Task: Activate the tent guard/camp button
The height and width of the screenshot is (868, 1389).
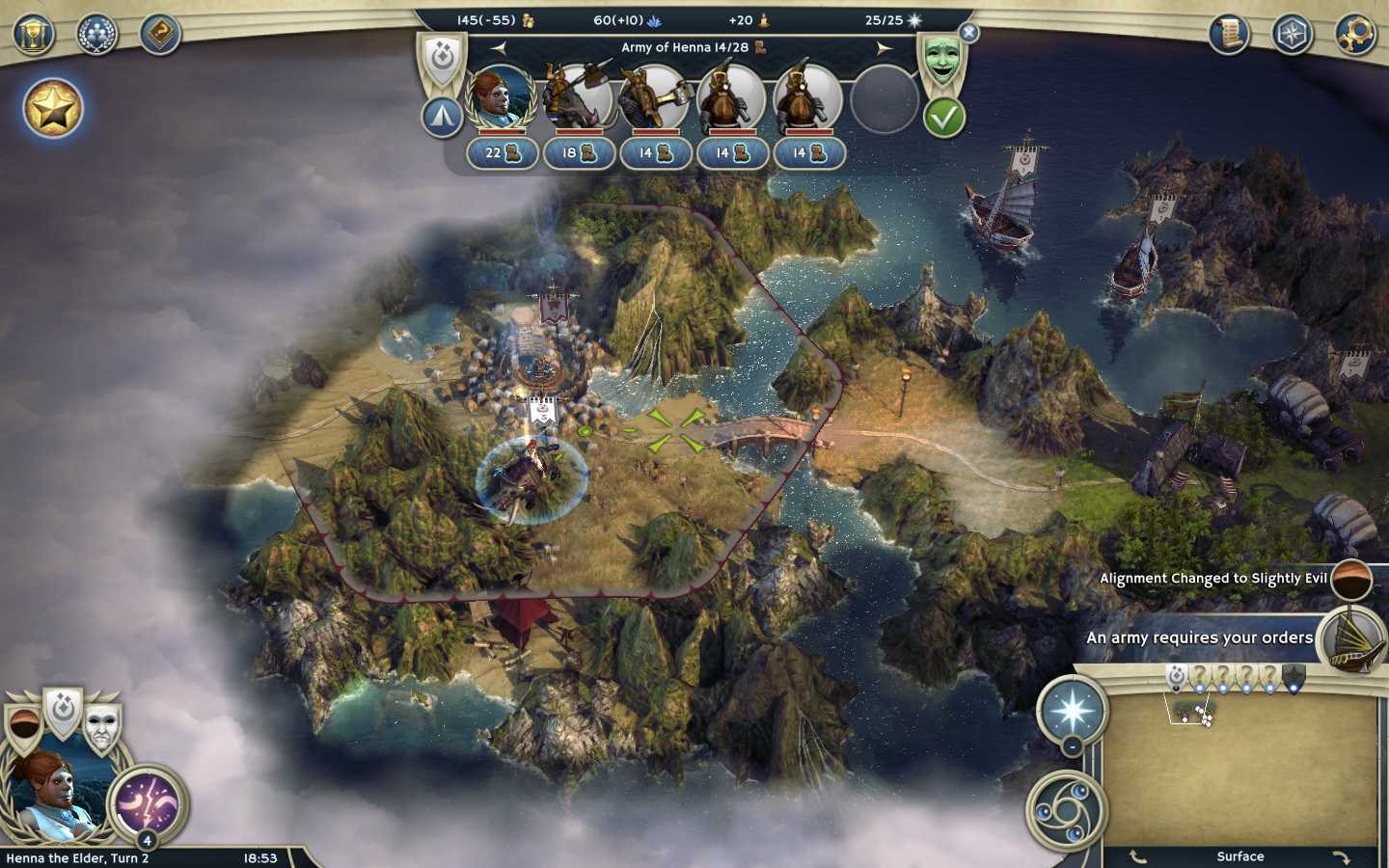Action: coord(442,117)
